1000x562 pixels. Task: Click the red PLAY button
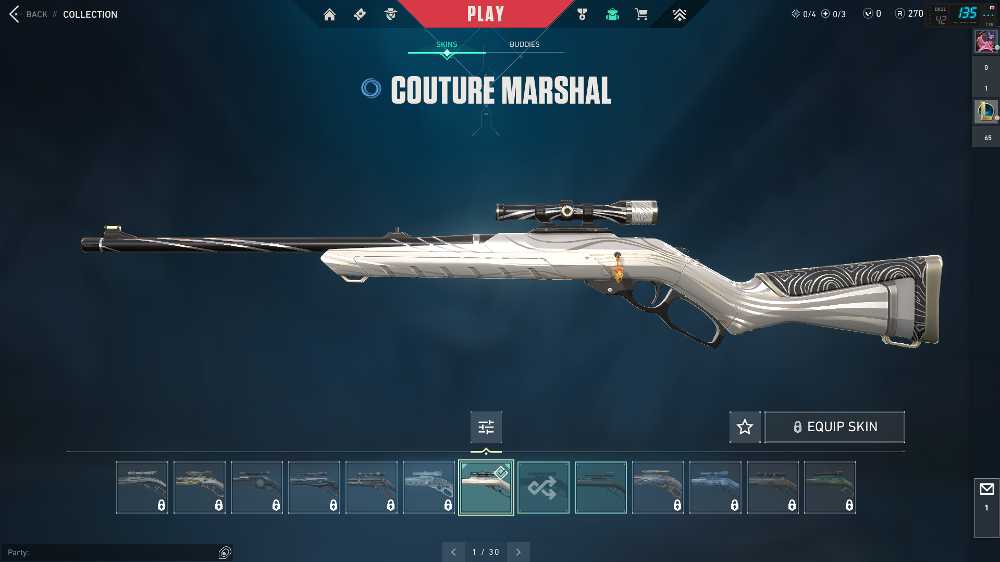pyautogui.click(x=486, y=14)
